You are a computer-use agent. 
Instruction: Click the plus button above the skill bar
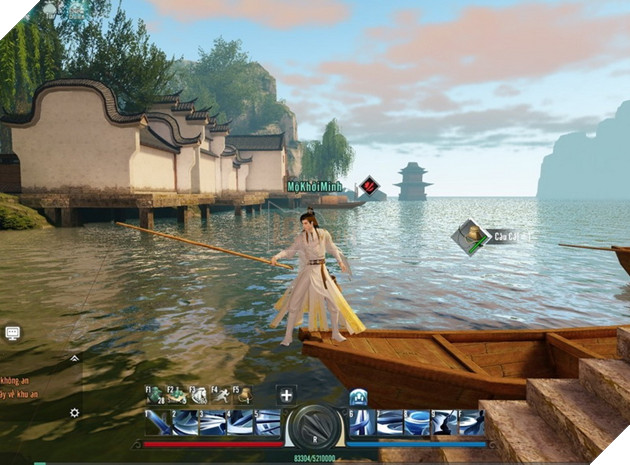tap(286, 395)
